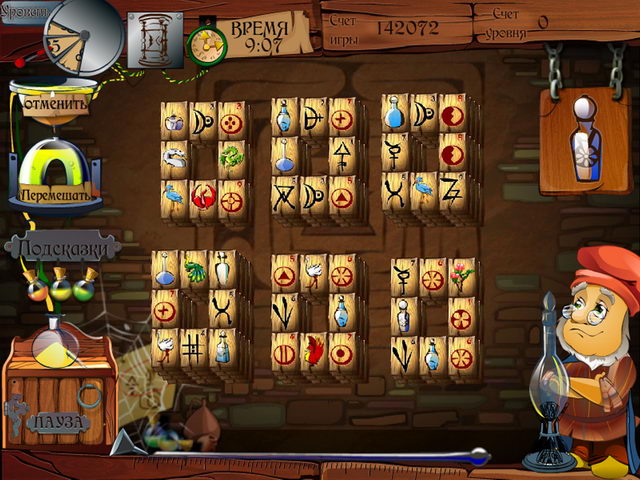Screen dimensions: 640x480
Task: Select the red circle with two bars tile
Action: pyautogui.click(x=283, y=352)
